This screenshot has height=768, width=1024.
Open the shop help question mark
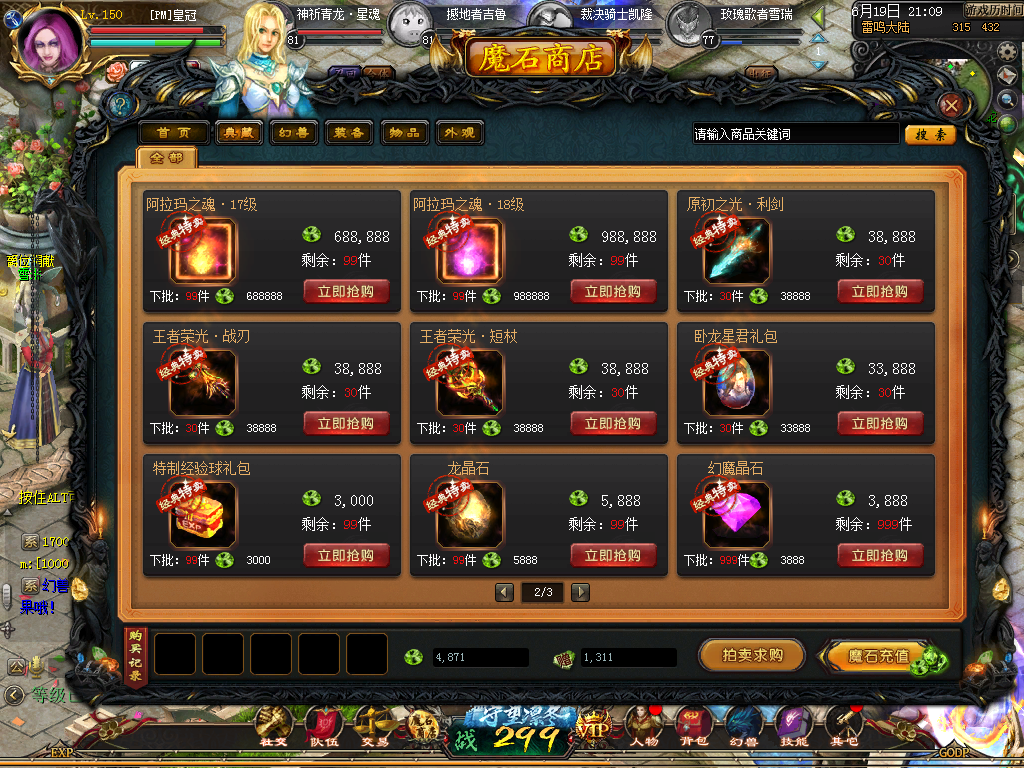click(x=120, y=104)
